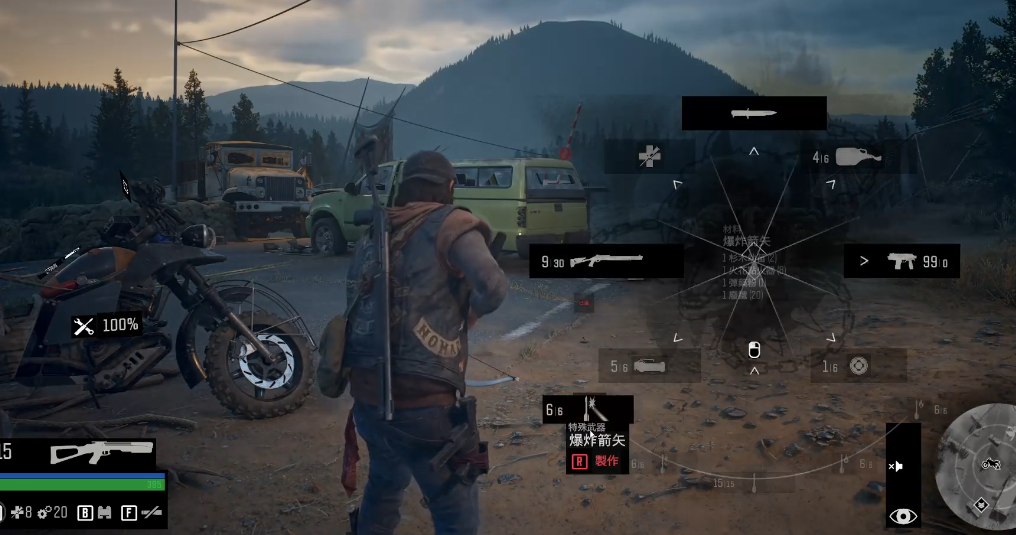Select the explosive bolt special weapon slot
The image size is (1016, 535).
(588, 410)
